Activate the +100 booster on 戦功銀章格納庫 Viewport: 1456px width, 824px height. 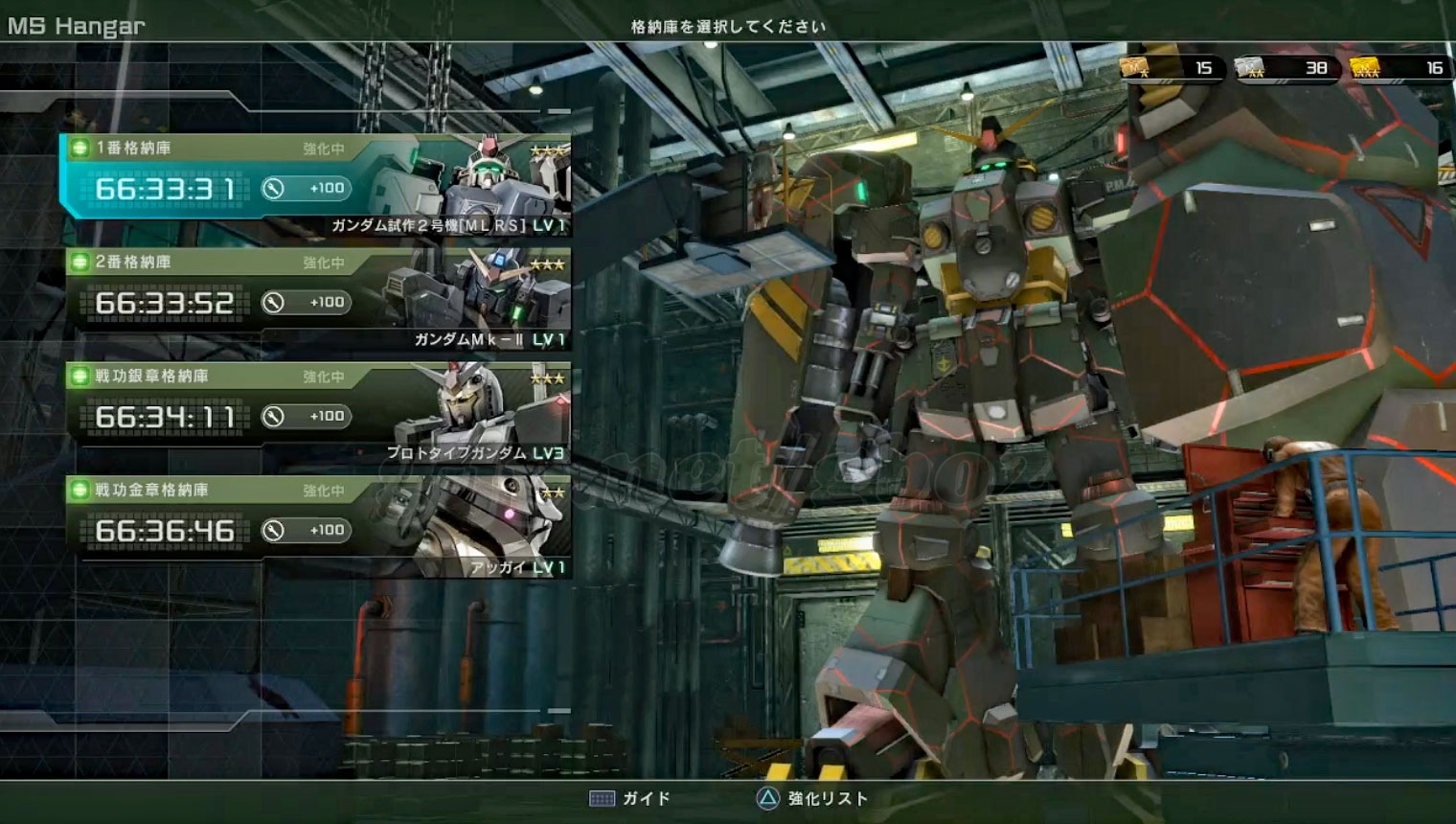coord(307,417)
